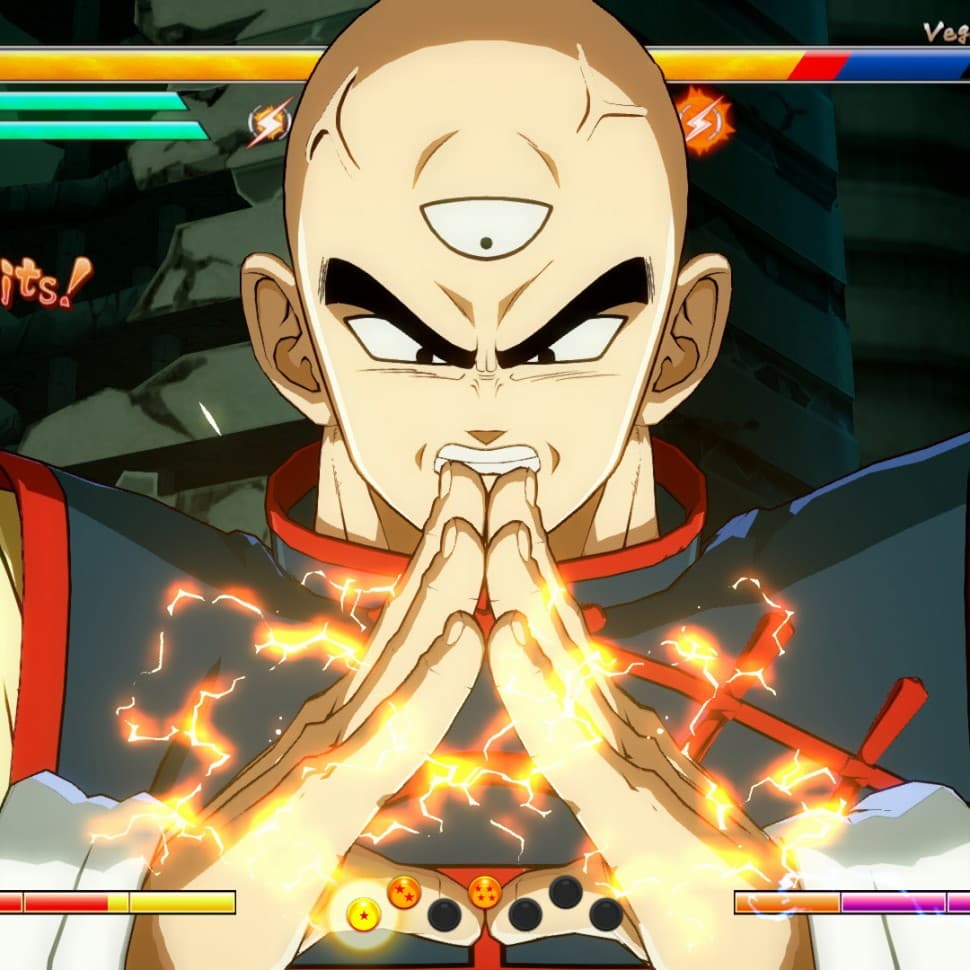The width and height of the screenshot is (970, 970).
Task: Select the four-star Dragon Ball icon
Action: tap(484, 892)
